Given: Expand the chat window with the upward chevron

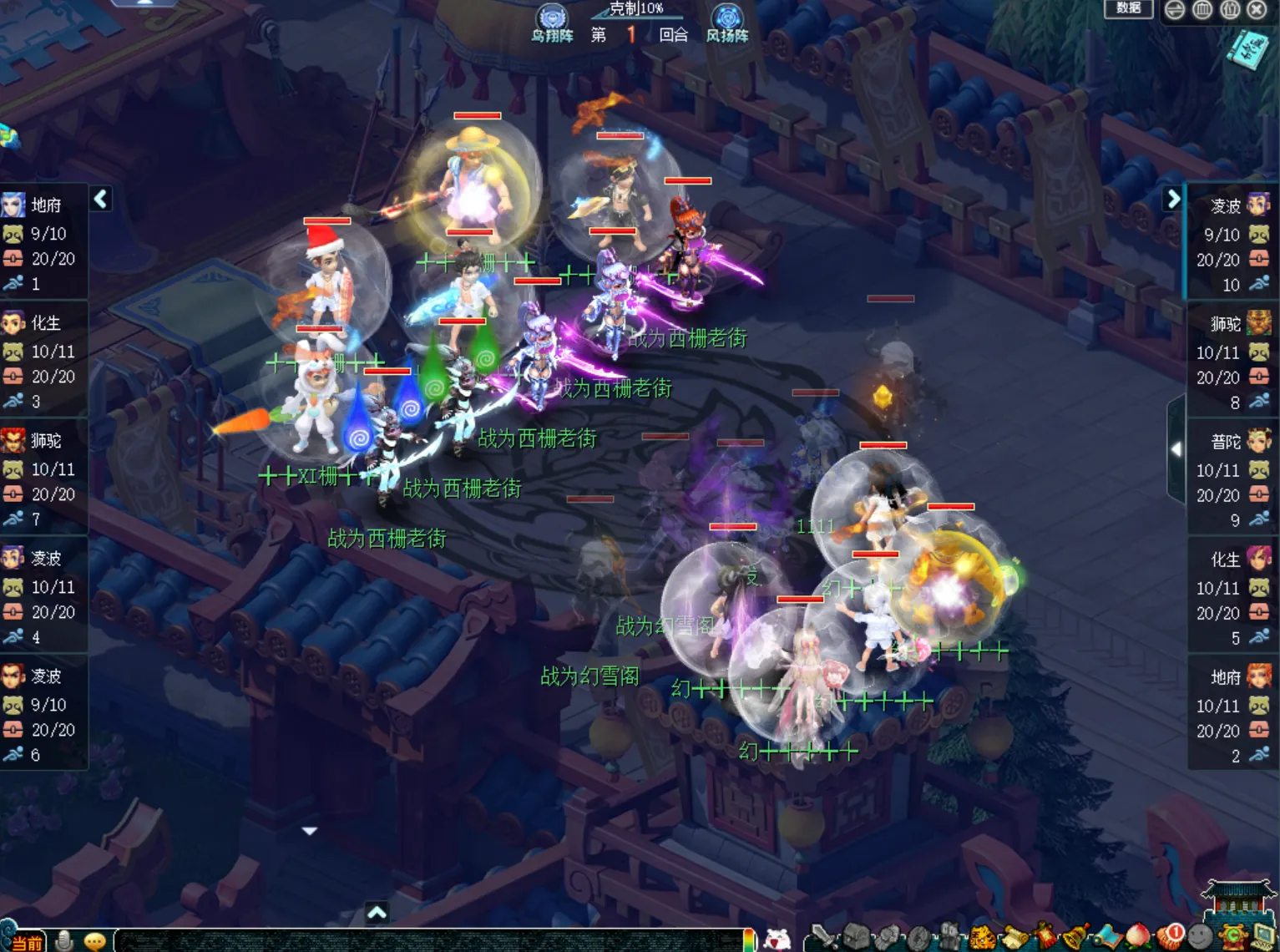Looking at the screenshot, I should 377,914.
